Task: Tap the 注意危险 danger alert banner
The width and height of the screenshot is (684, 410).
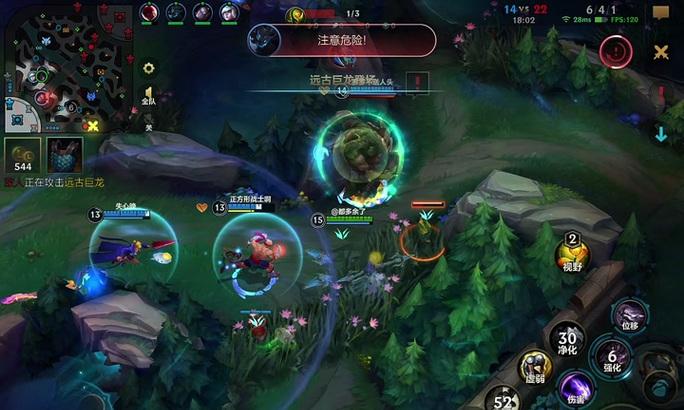Action: 342,41
